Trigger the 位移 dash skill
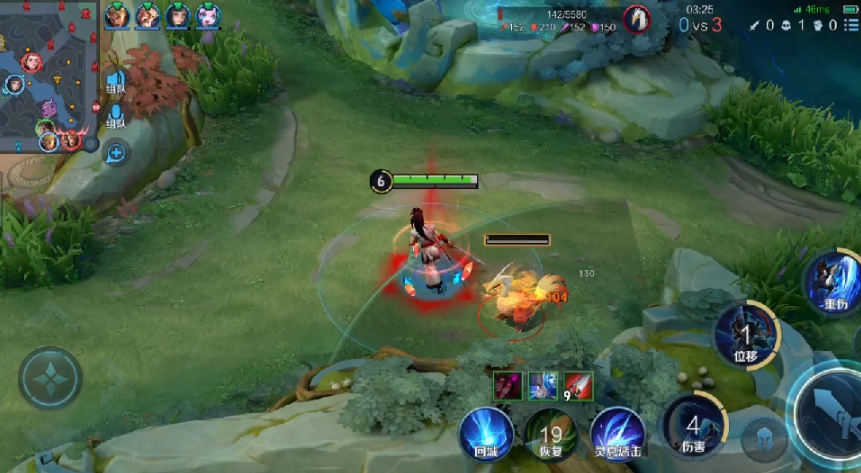 (745, 335)
